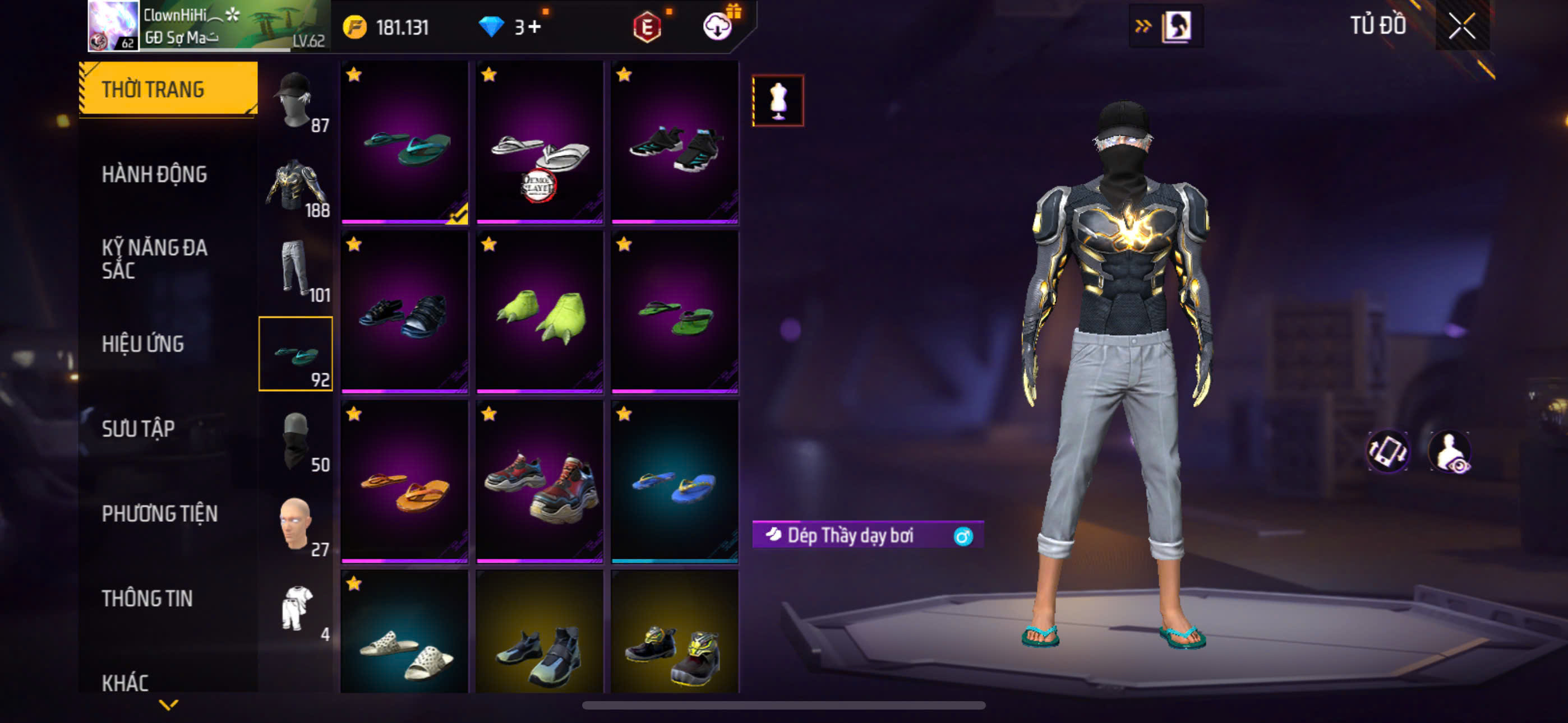Choose the top category with 188 items
Viewport: 1568px width, 723px height.
pos(296,185)
